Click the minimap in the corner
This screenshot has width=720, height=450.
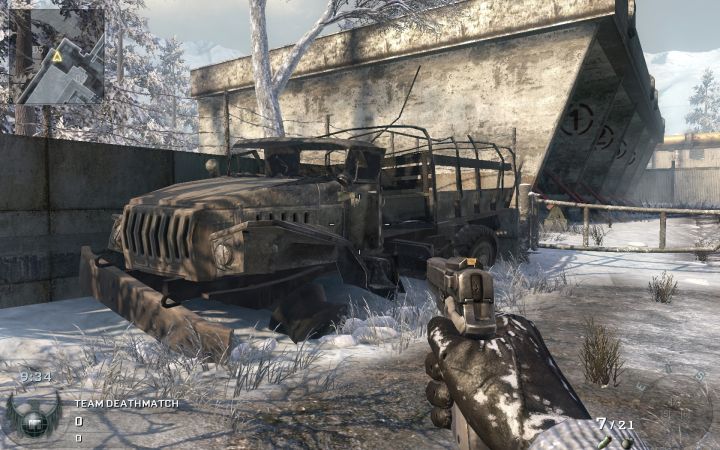pyautogui.click(x=57, y=56)
